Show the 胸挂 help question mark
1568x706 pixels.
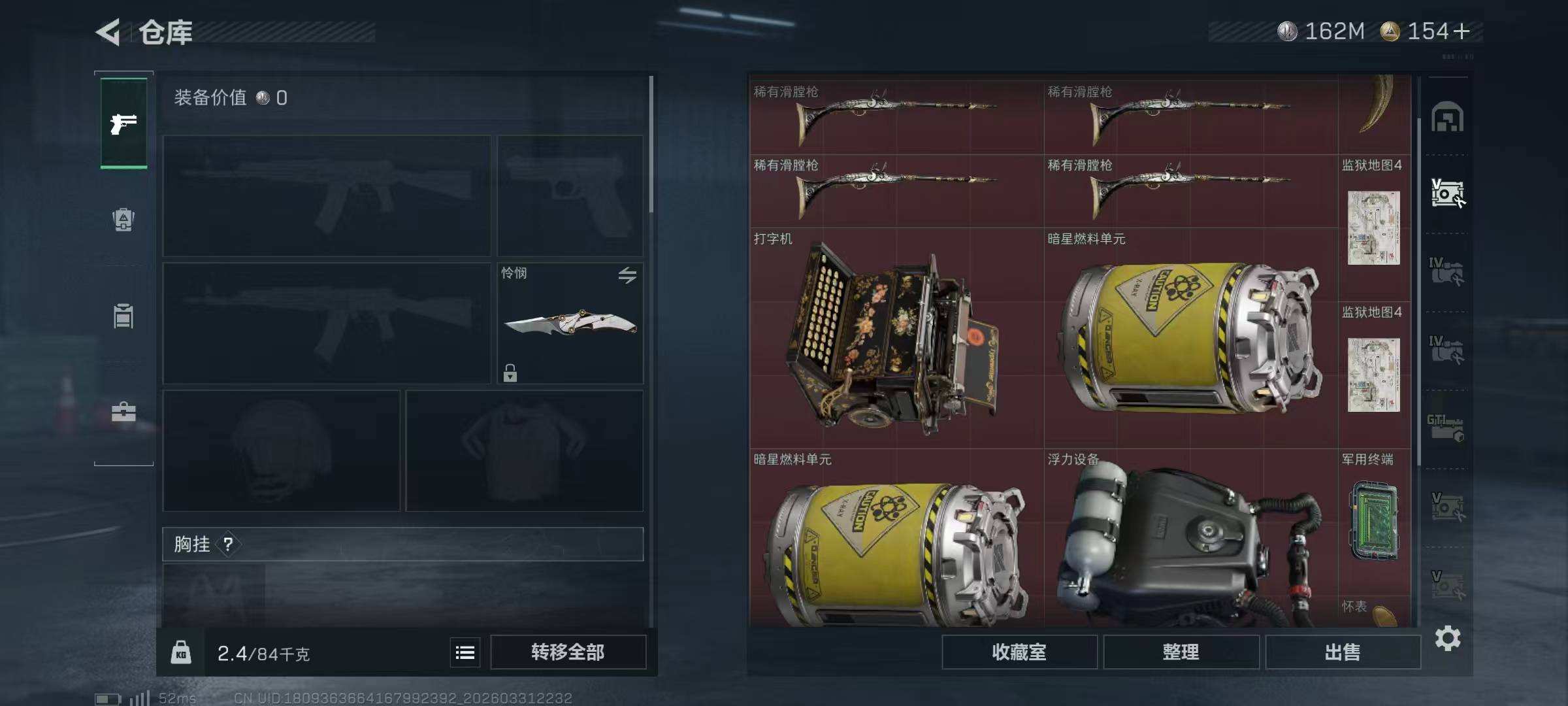[228, 544]
